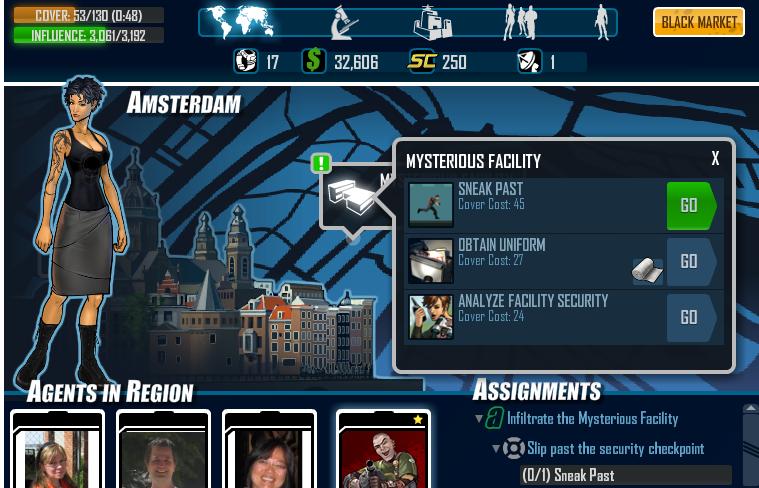The width and height of the screenshot is (759, 488).
Task: Click the green dollar cash icon
Action: tap(315, 62)
